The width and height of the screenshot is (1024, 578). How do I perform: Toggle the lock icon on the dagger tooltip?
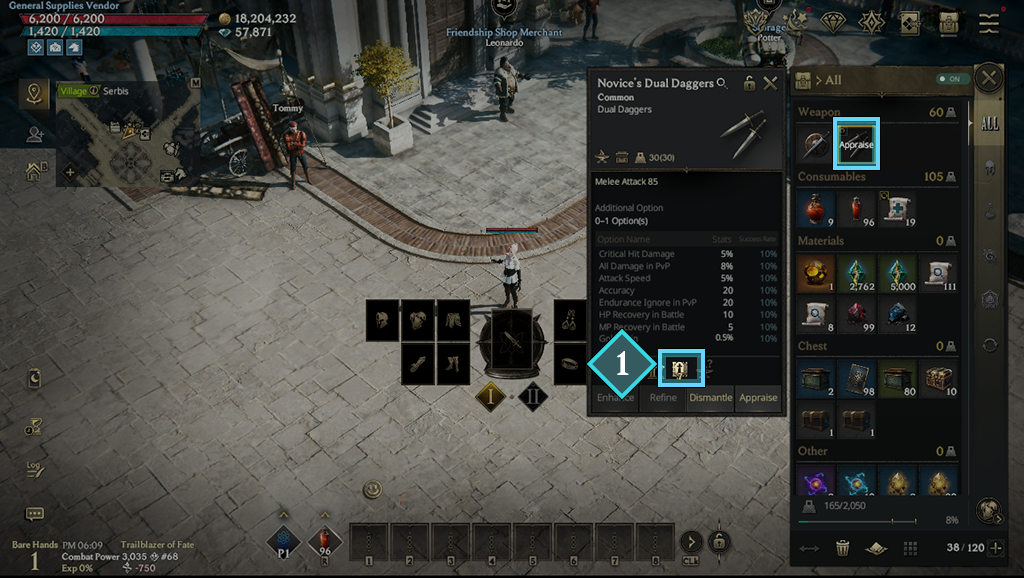[749, 84]
